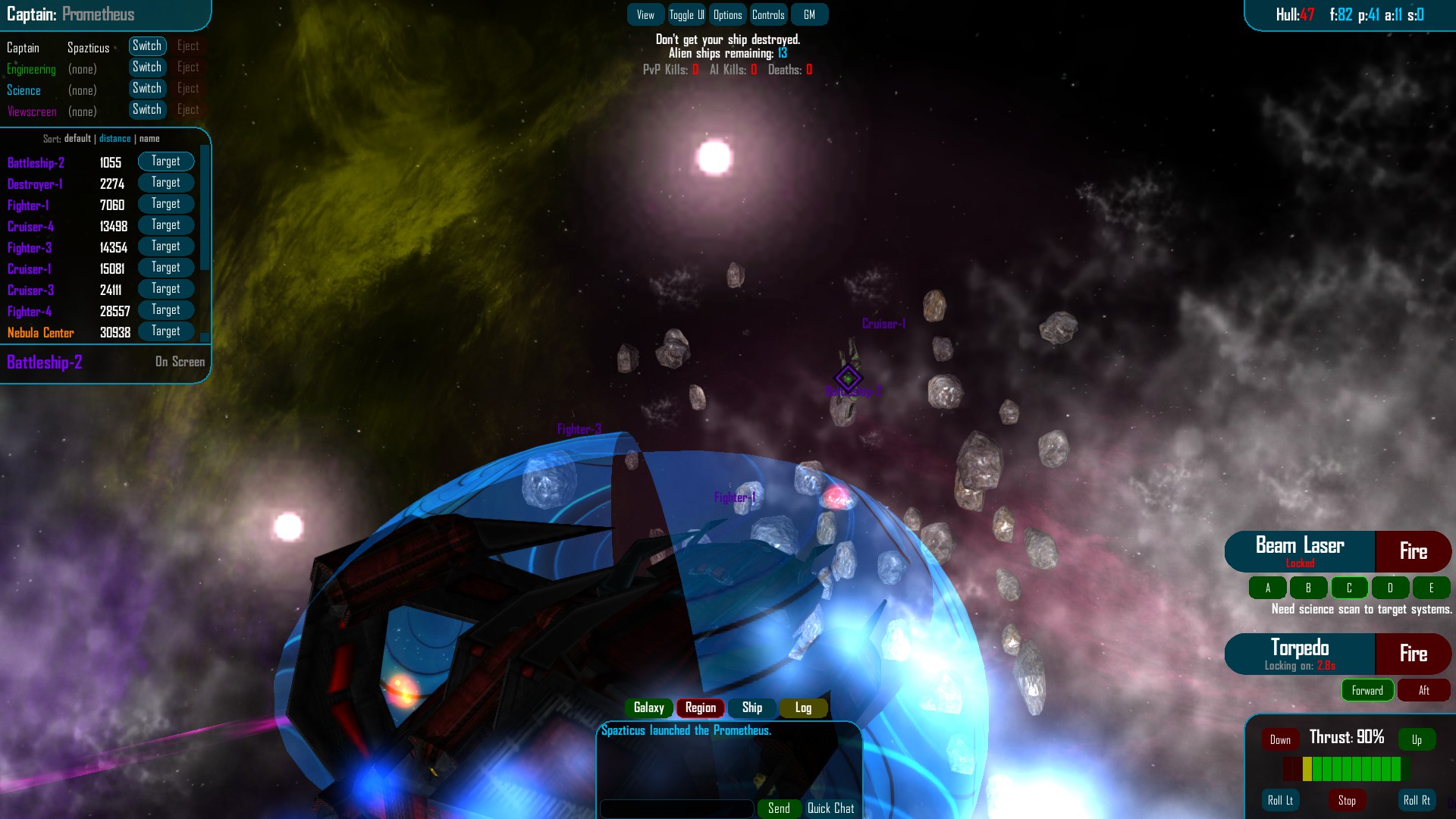Image resolution: width=1456 pixels, height=819 pixels.
Task: Target the Nebula Center
Action: coord(166,331)
